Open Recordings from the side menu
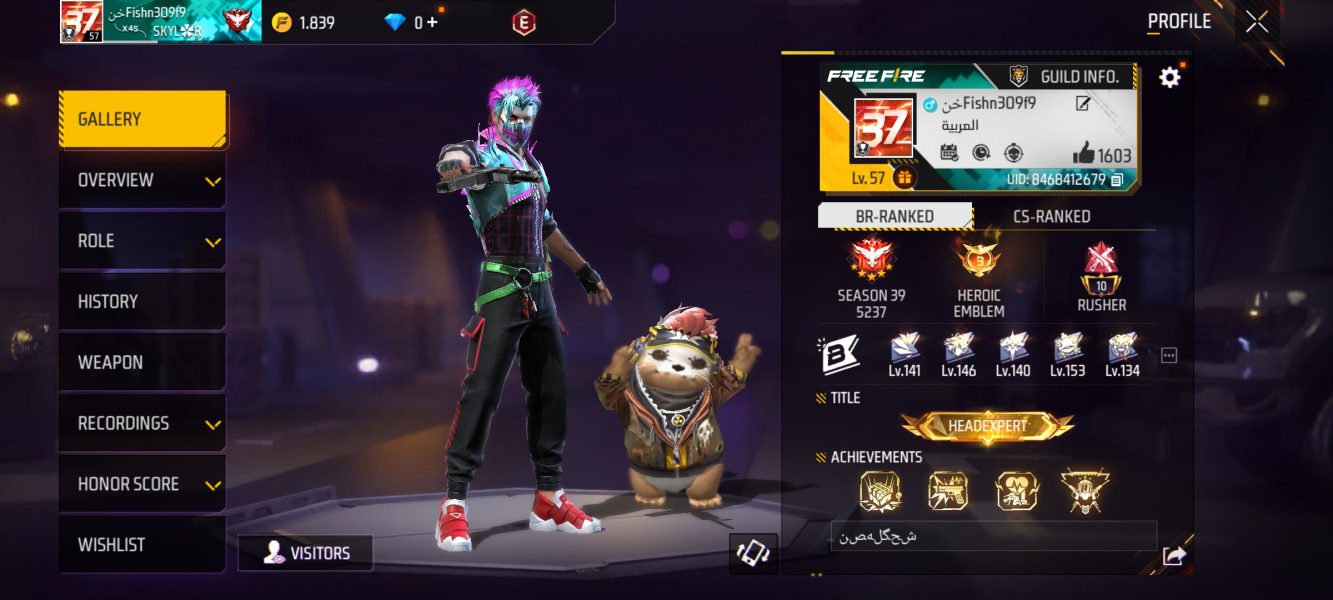 (142, 423)
